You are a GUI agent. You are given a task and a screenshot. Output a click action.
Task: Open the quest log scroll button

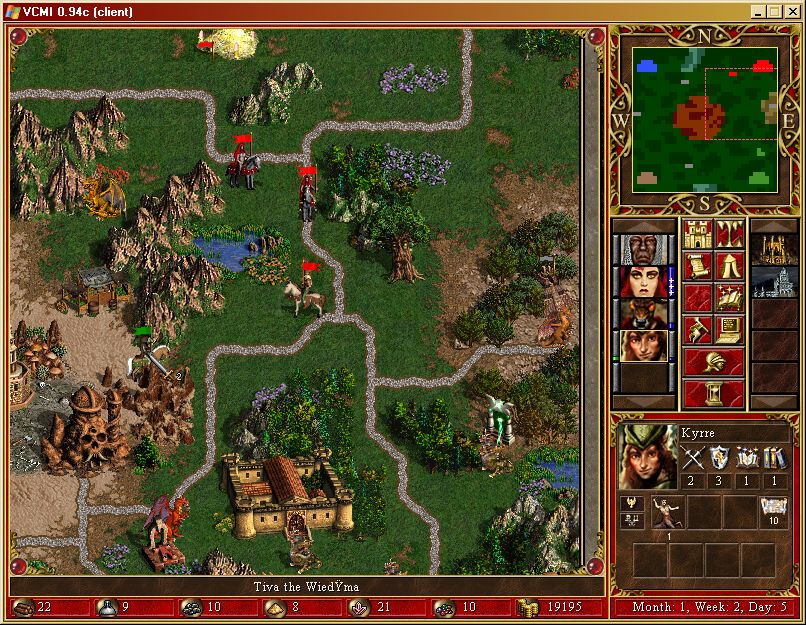pos(697,267)
